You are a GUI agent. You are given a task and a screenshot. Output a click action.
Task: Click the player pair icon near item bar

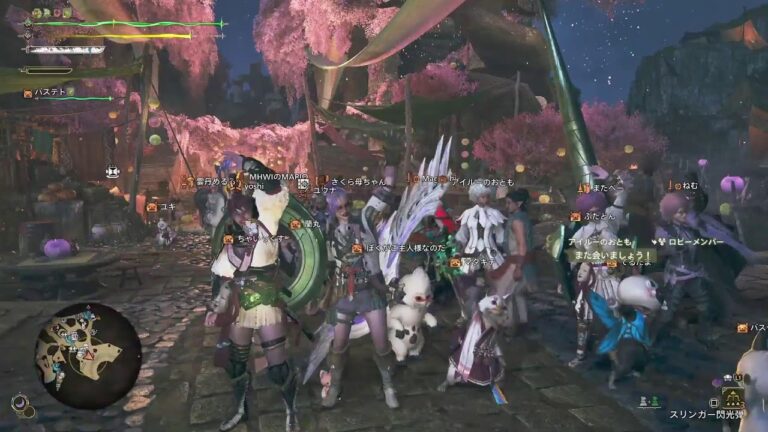coord(649,401)
